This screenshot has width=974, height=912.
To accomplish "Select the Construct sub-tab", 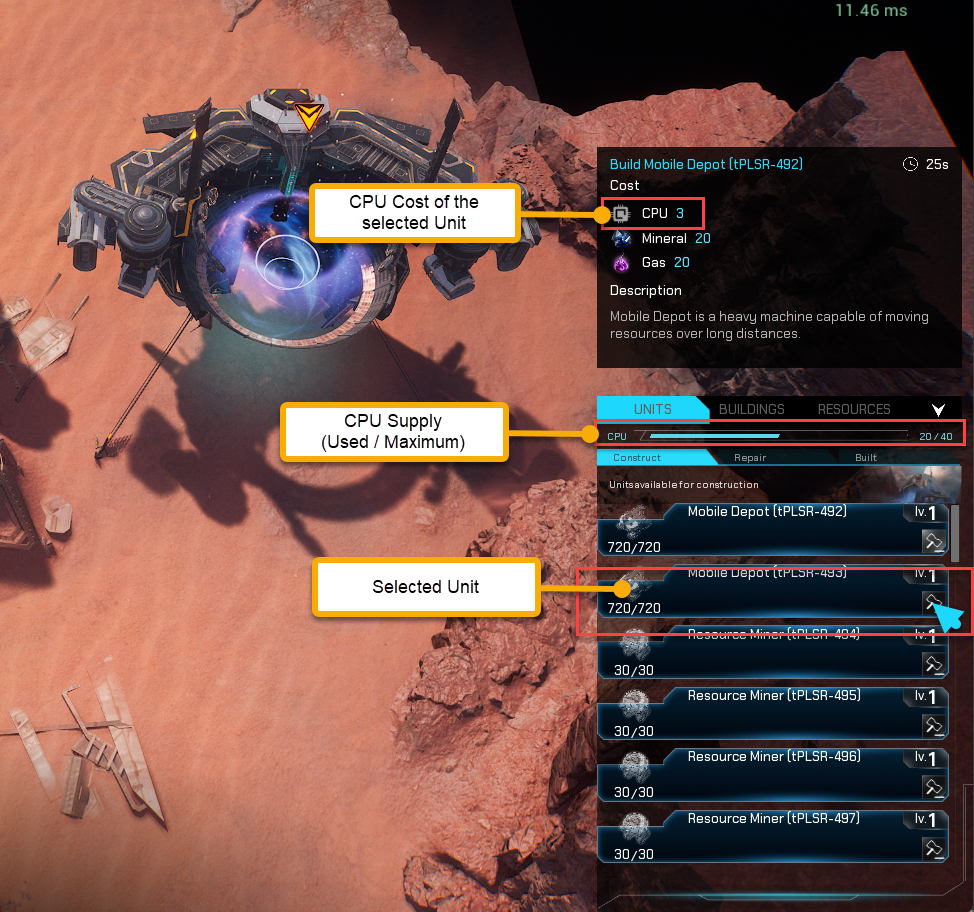I will (x=637, y=457).
